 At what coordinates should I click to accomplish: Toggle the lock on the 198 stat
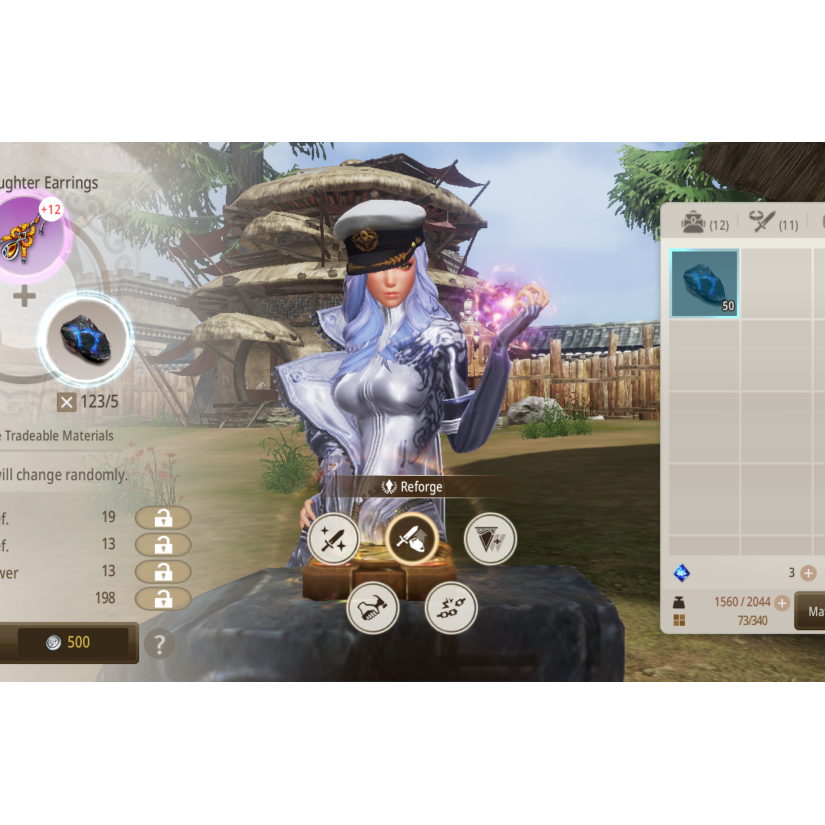coord(163,598)
